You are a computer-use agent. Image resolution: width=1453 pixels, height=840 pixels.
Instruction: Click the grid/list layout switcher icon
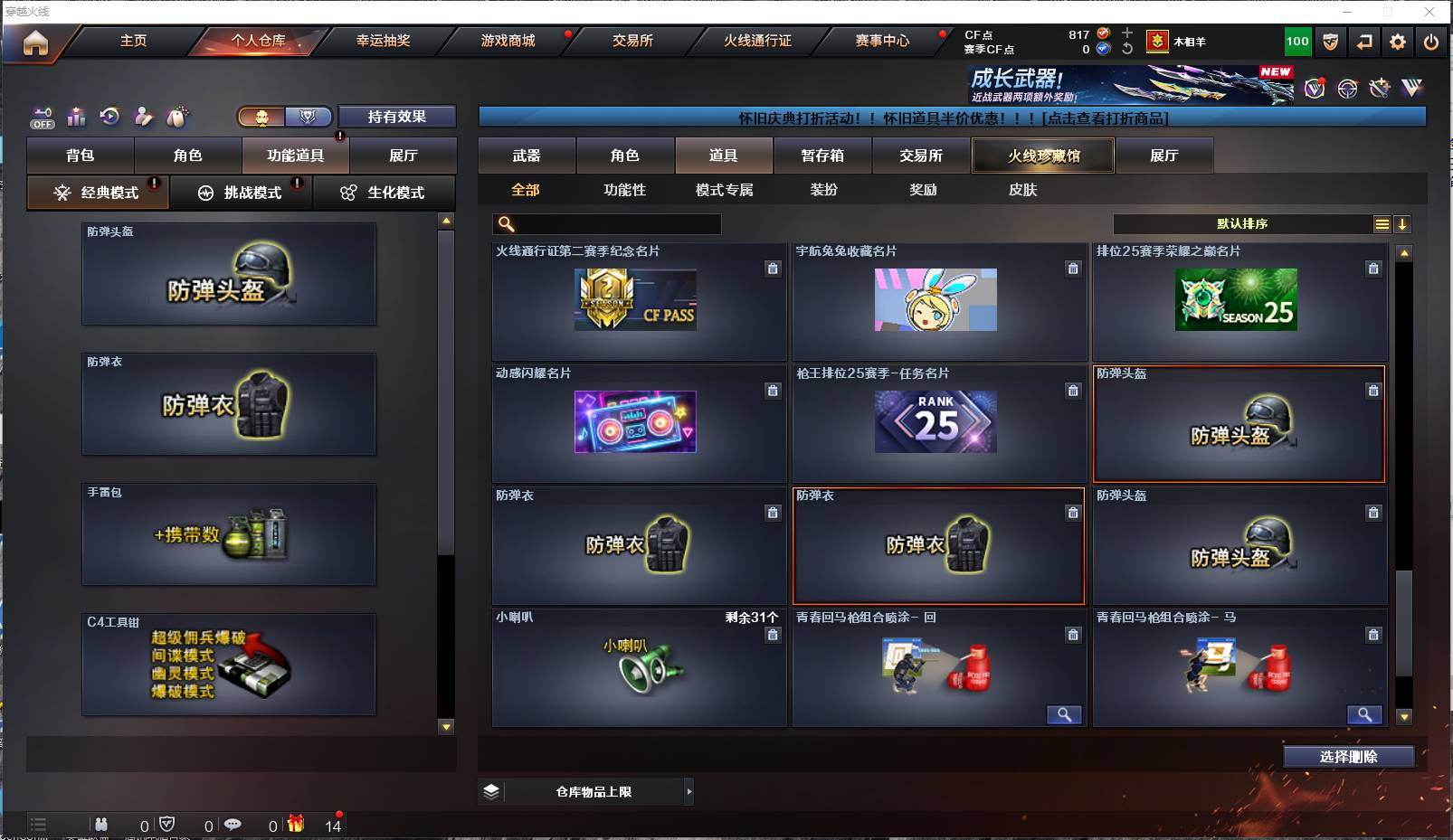pos(1382,222)
